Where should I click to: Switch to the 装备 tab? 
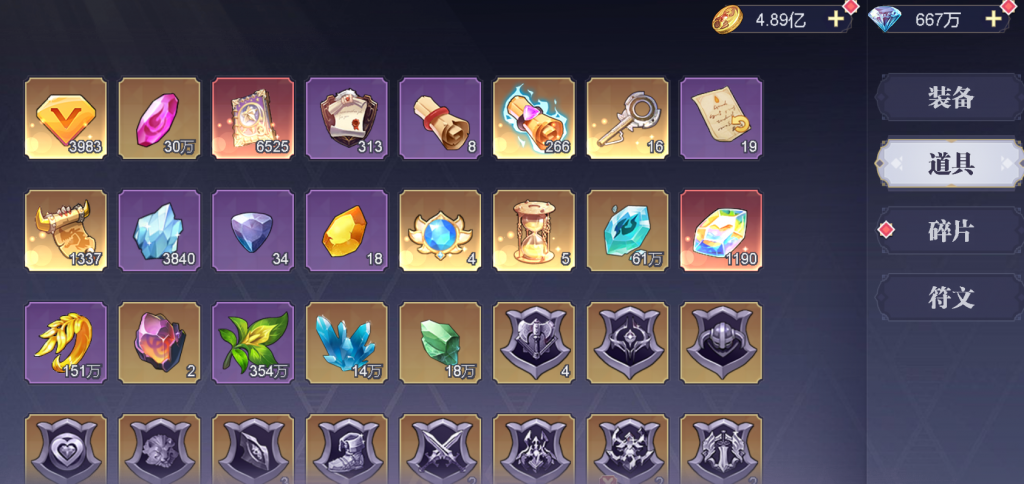(949, 98)
